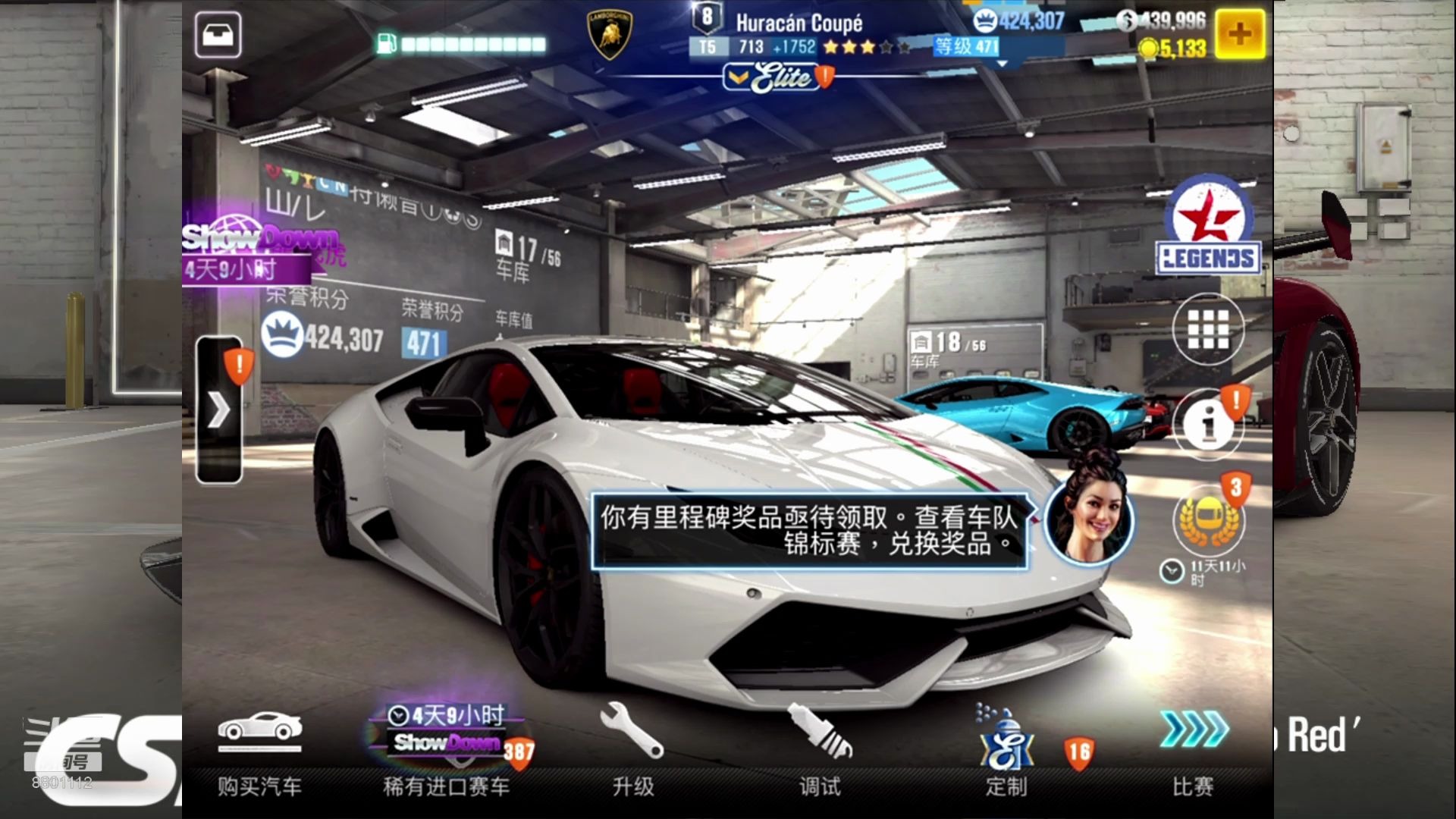Tap the gold plus button to buy currency

coord(1240,34)
